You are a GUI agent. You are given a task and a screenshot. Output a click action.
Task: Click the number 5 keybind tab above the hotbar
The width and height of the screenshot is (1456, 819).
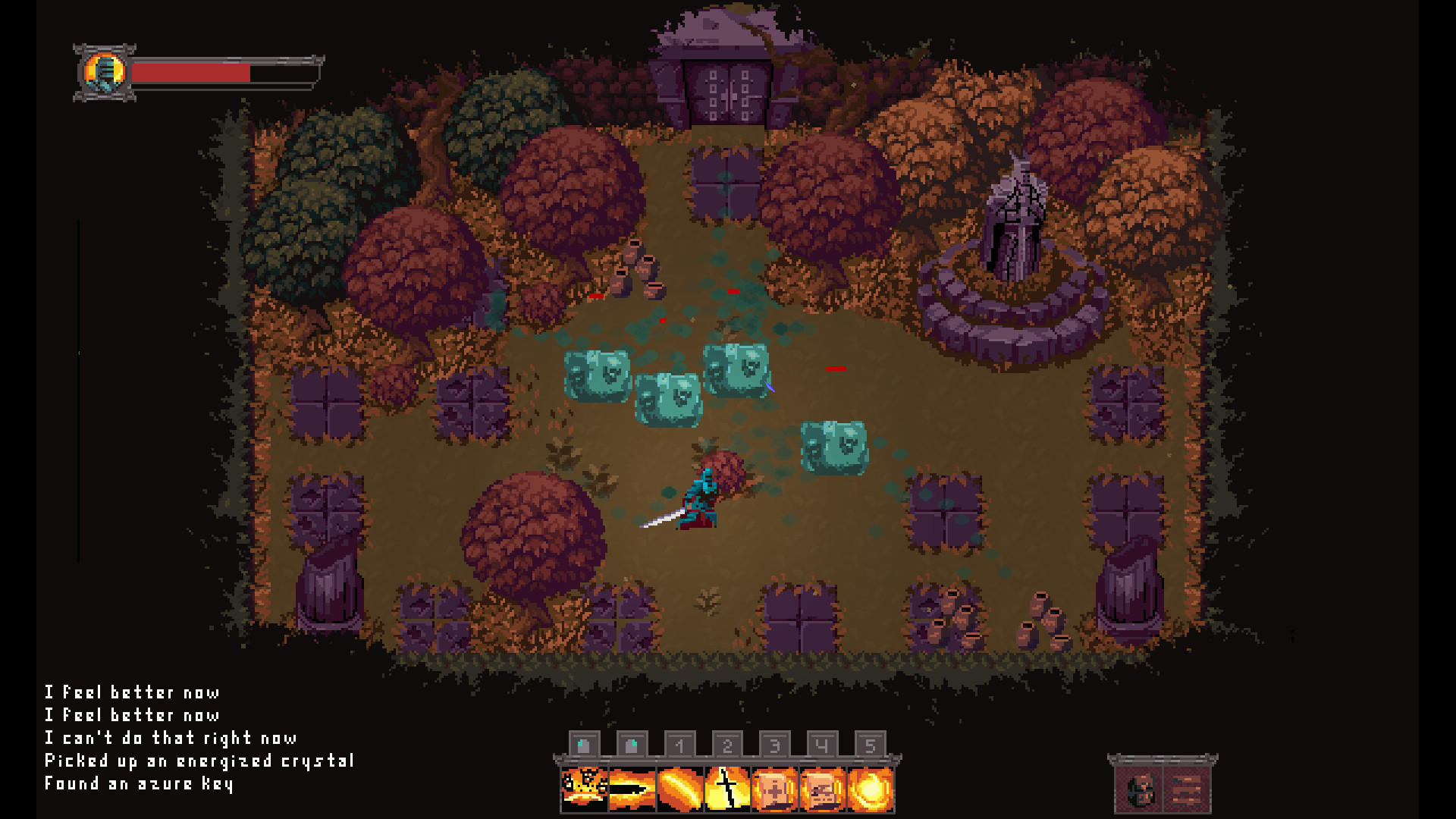pos(869,745)
